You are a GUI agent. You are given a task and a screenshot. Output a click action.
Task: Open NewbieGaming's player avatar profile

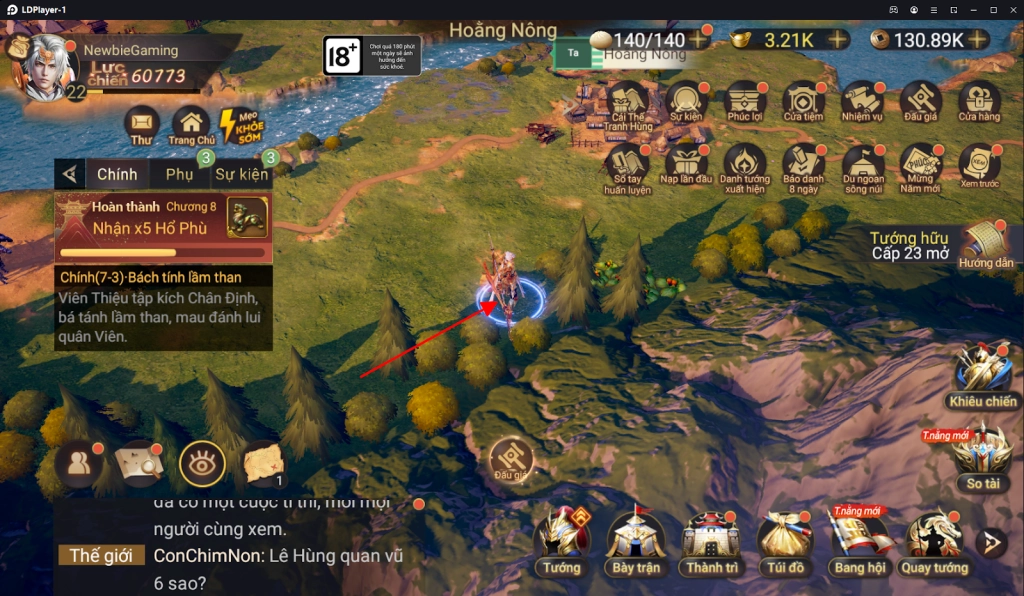[45, 66]
